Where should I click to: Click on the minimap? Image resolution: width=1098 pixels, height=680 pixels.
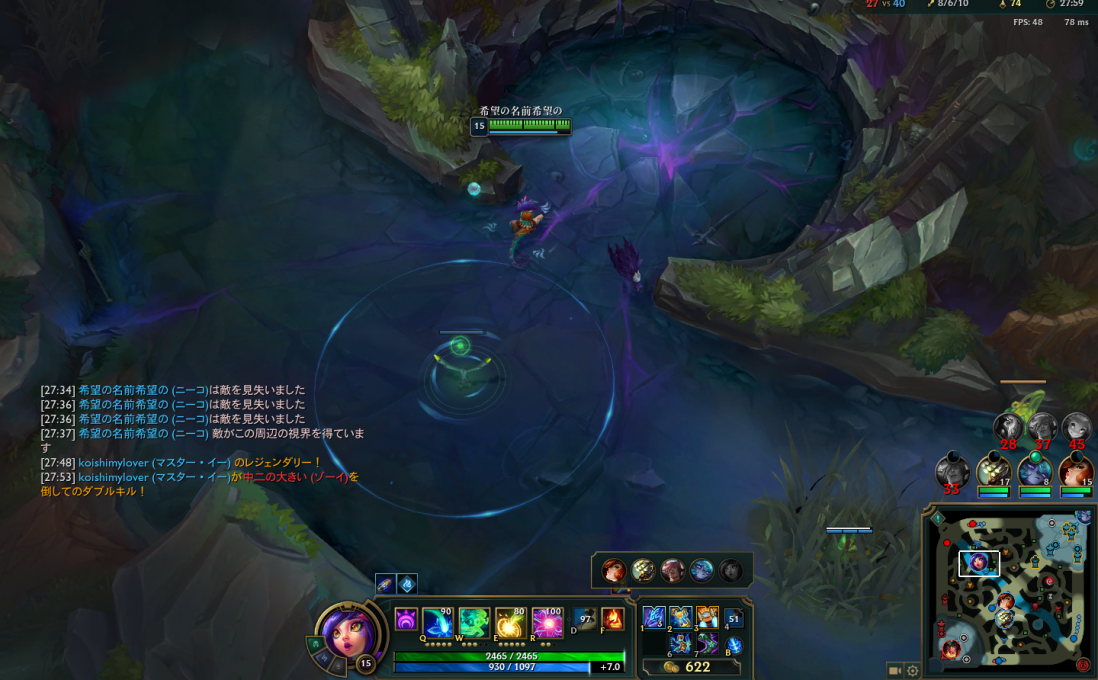tap(1009, 591)
